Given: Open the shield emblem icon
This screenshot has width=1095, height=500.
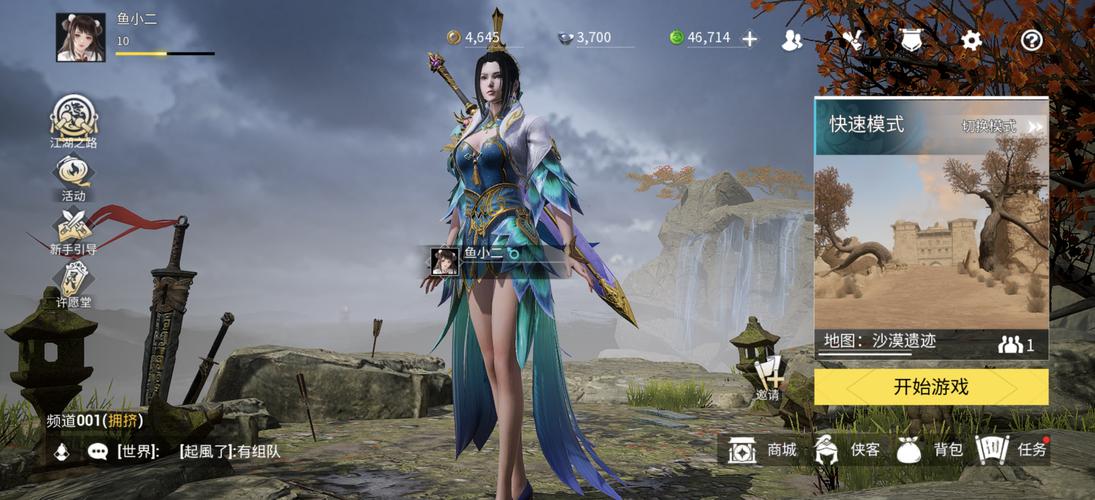Looking at the screenshot, I should coord(910,40).
